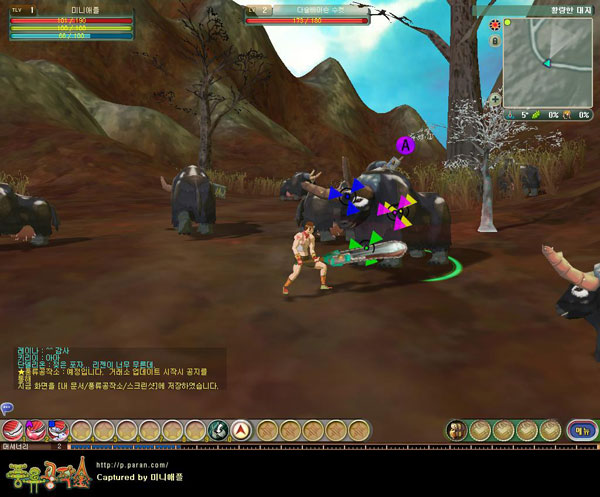Click the red arrow hotbar icon
The height and width of the screenshot is (497, 600).
241,430
